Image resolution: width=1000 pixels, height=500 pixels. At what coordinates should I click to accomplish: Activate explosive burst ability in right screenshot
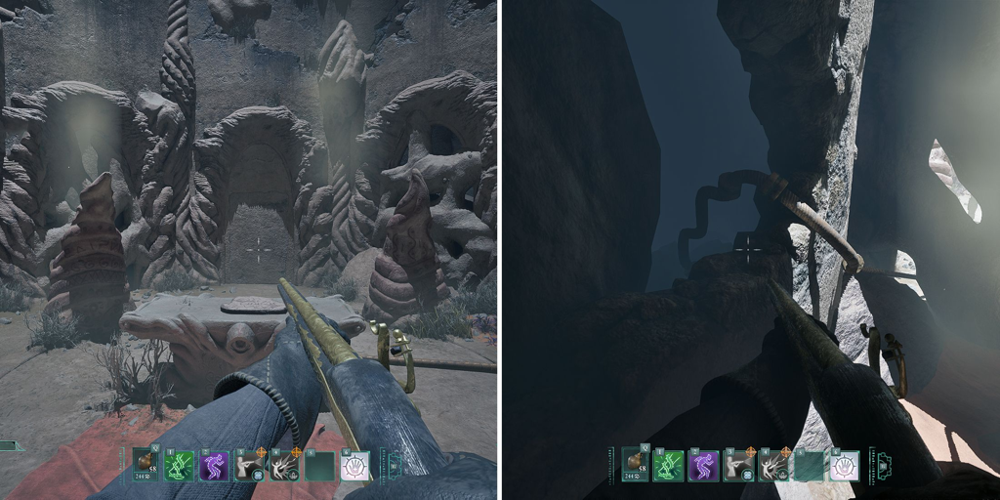pos(773,464)
